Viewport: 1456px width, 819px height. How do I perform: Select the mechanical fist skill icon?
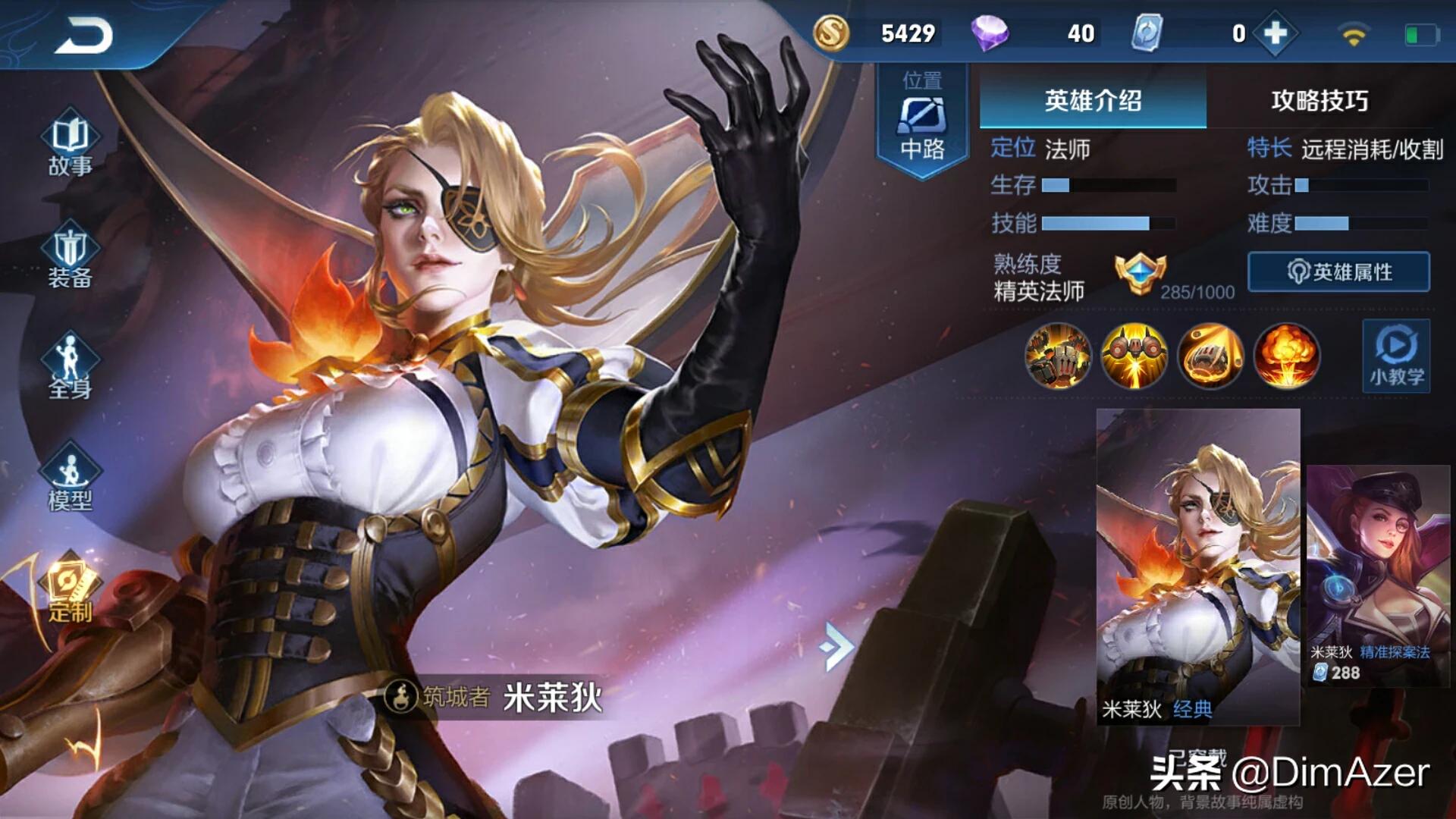pos(1211,356)
